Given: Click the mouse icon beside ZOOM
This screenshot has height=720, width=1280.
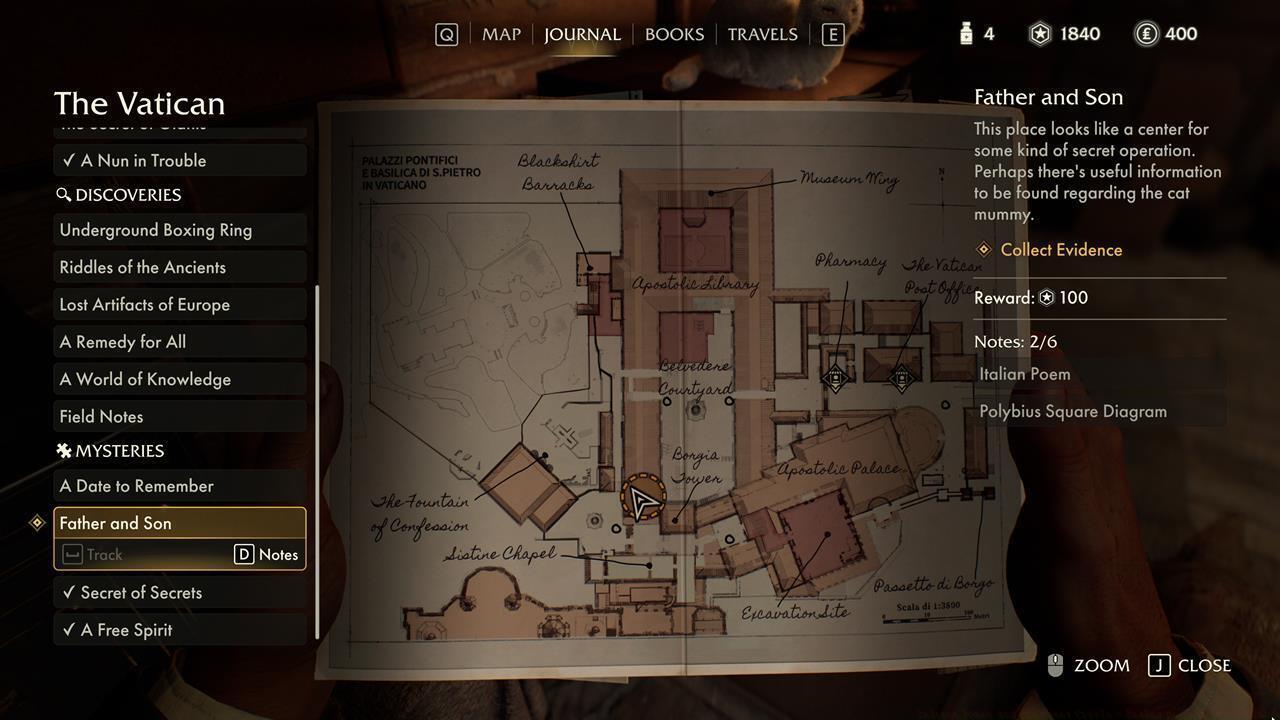Looking at the screenshot, I should tap(1054, 665).
